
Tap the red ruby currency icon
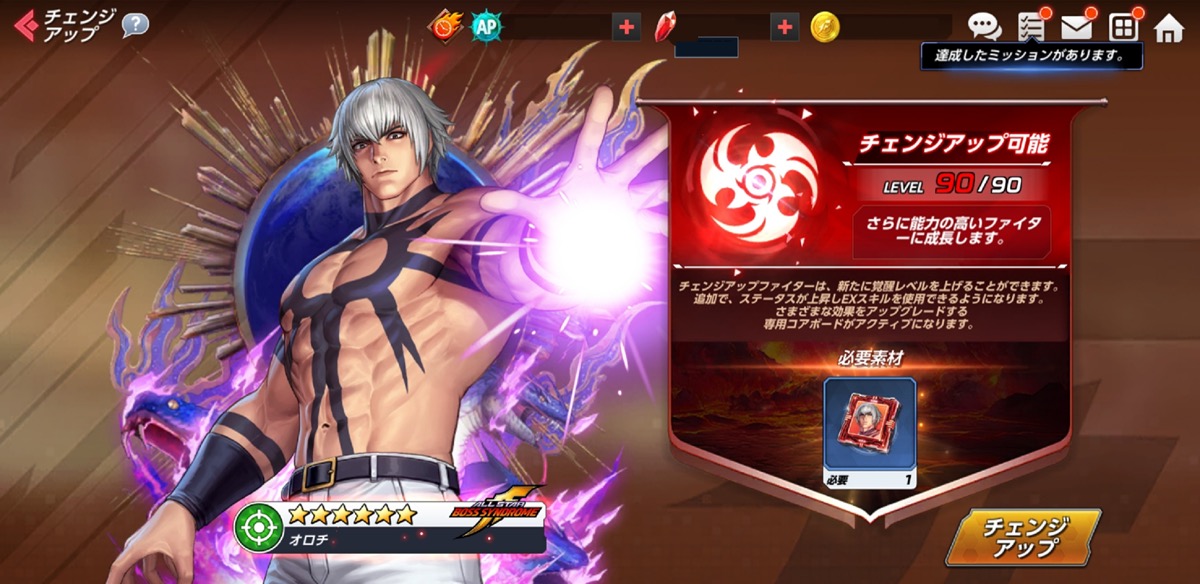(x=666, y=27)
